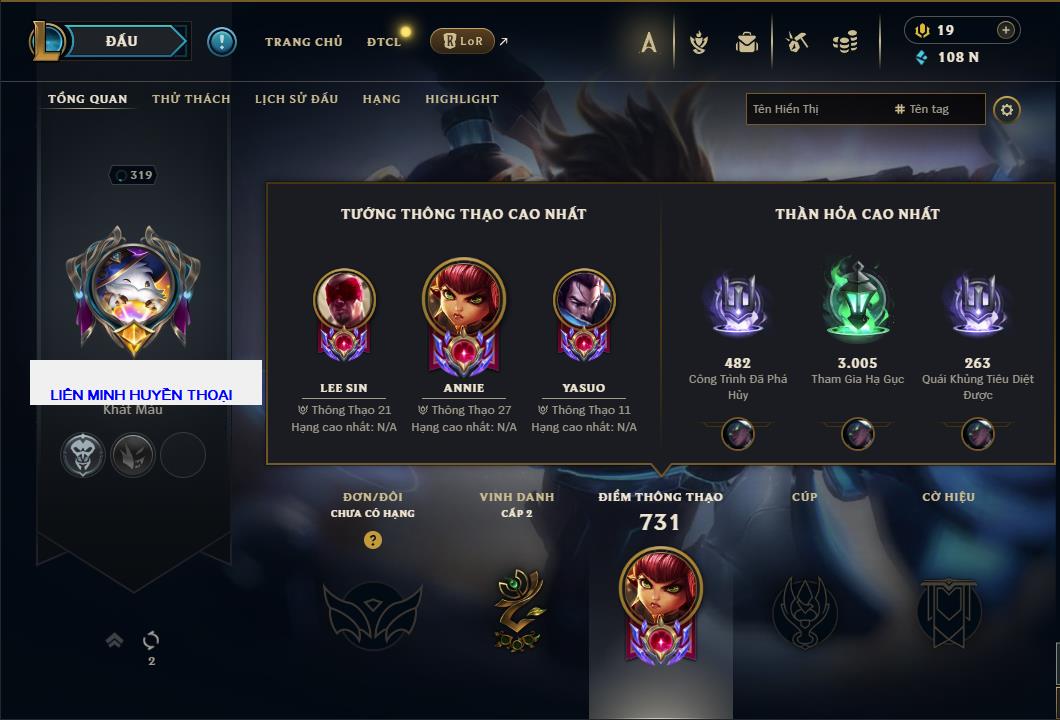1060x720 pixels.
Task: Open the LỊCH SỬ ĐẤU tab
Action: [296, 99]
